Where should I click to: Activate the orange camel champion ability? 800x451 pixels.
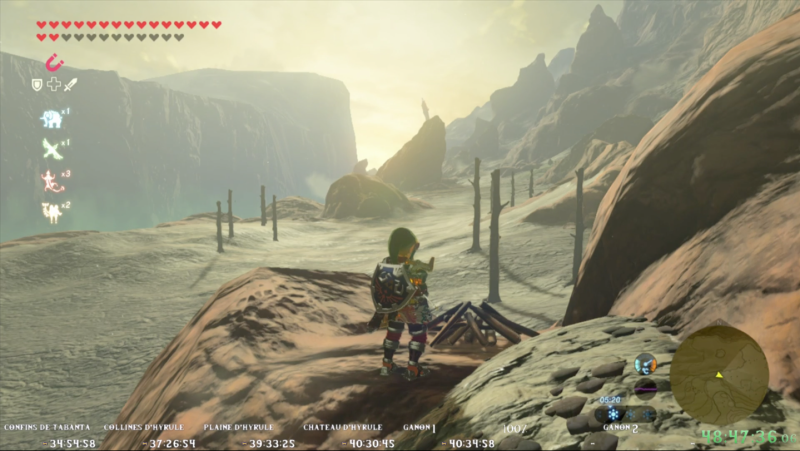pyautogui.click(x=50, y=211)
